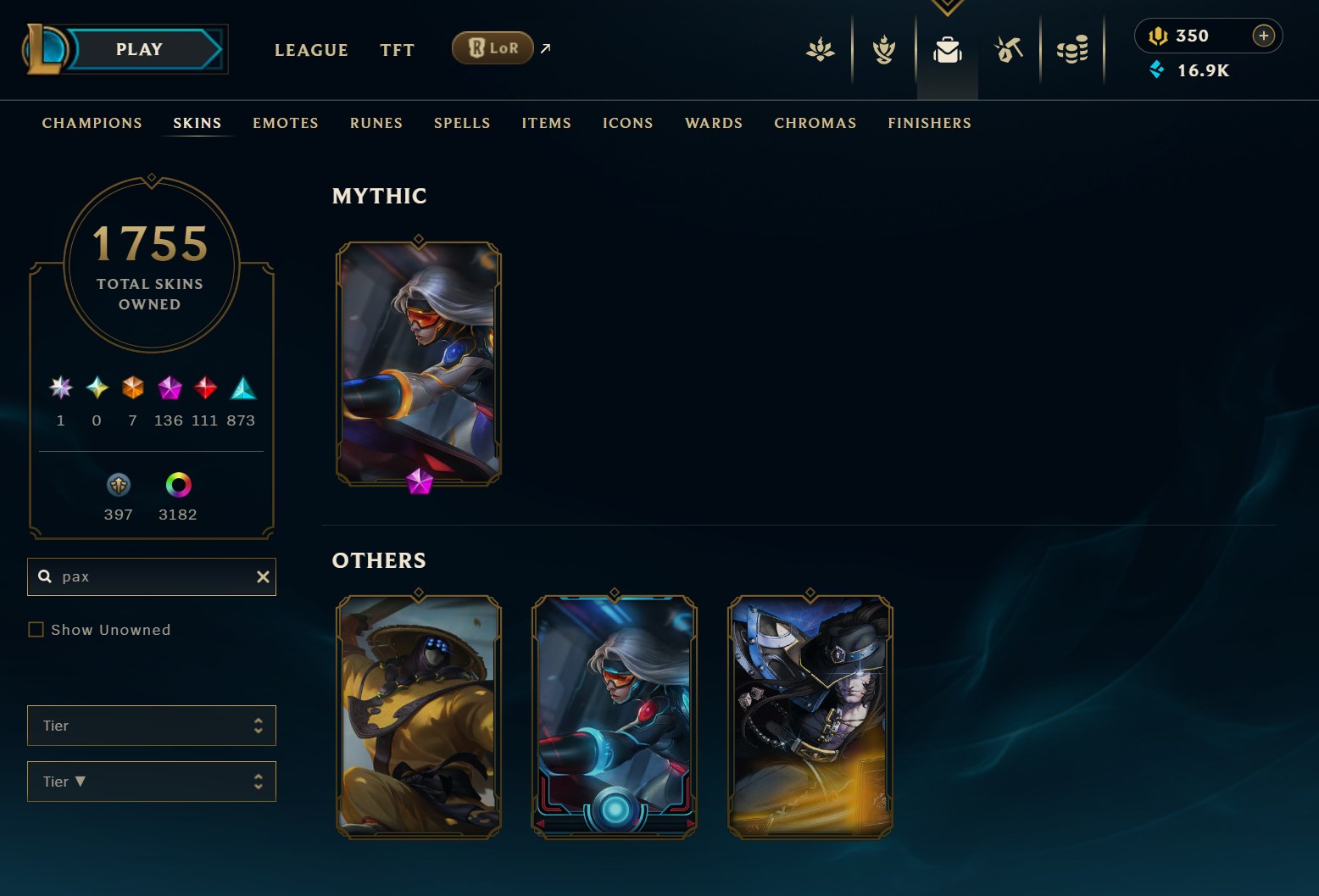Open the LEAGUE section
Image resolution: width=1319 pixels, height=896 pixels.
(x=311, y=50)
